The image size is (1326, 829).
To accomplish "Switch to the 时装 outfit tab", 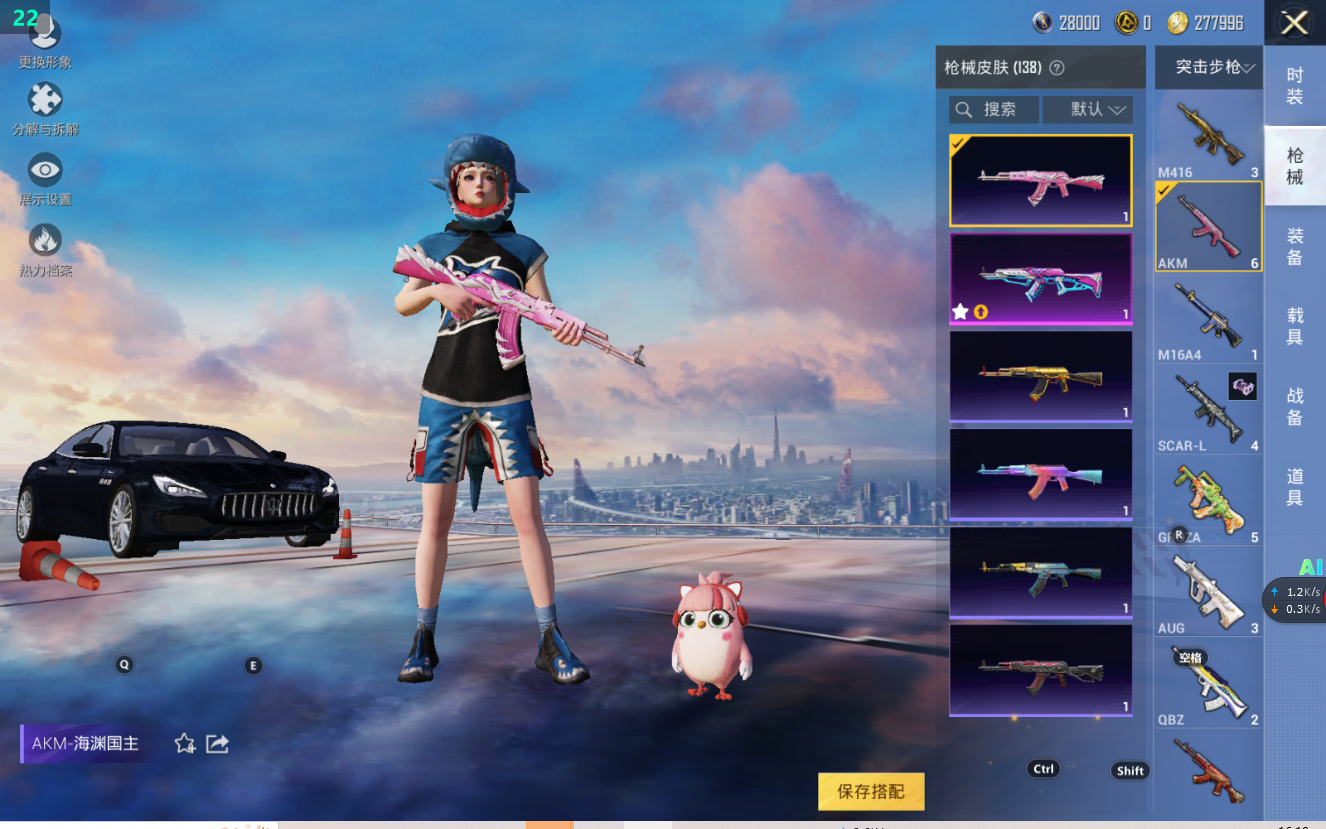I will point(1295,86).
